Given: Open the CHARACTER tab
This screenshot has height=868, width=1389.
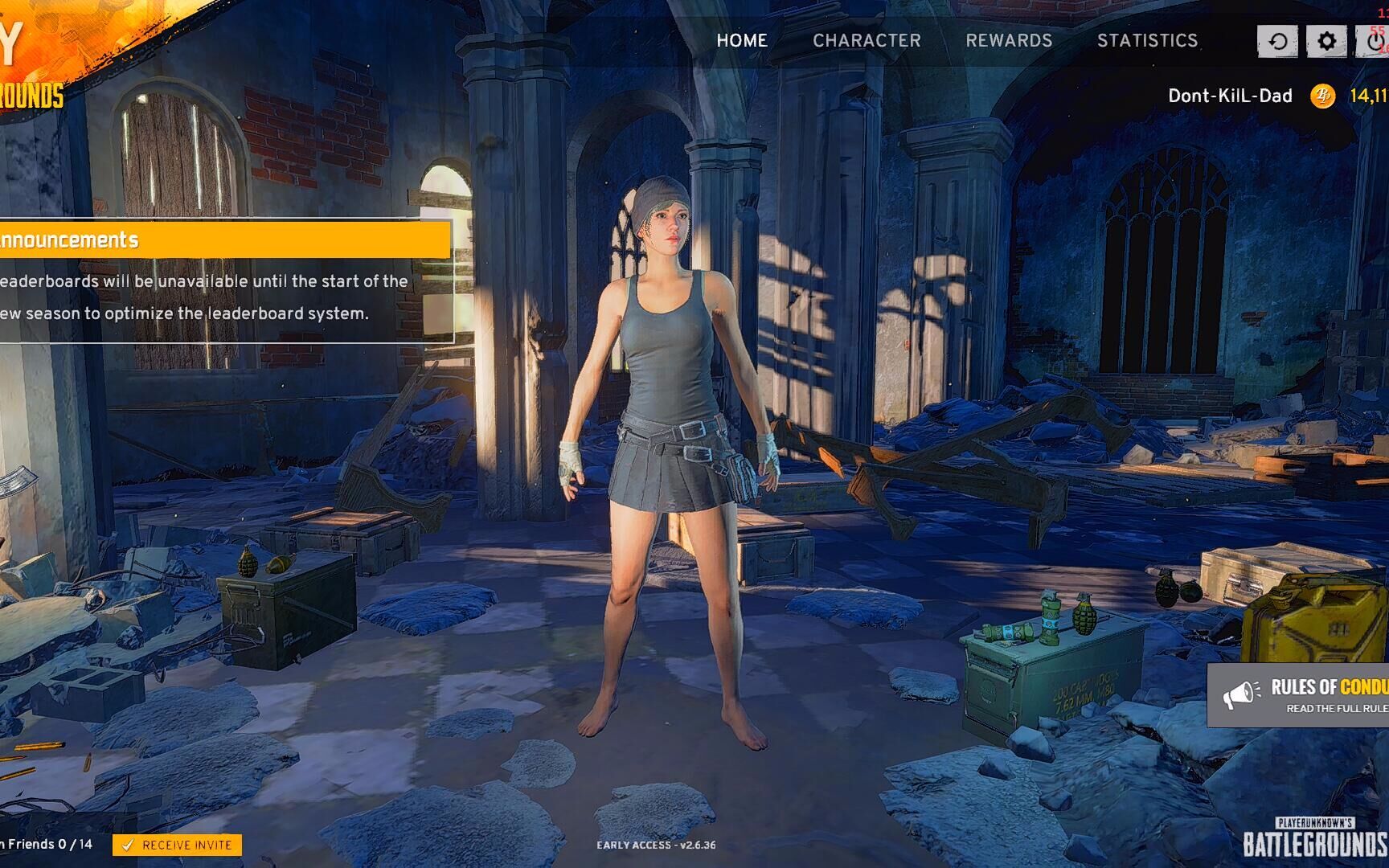Looking at the screenshot, I should [867, 40].
